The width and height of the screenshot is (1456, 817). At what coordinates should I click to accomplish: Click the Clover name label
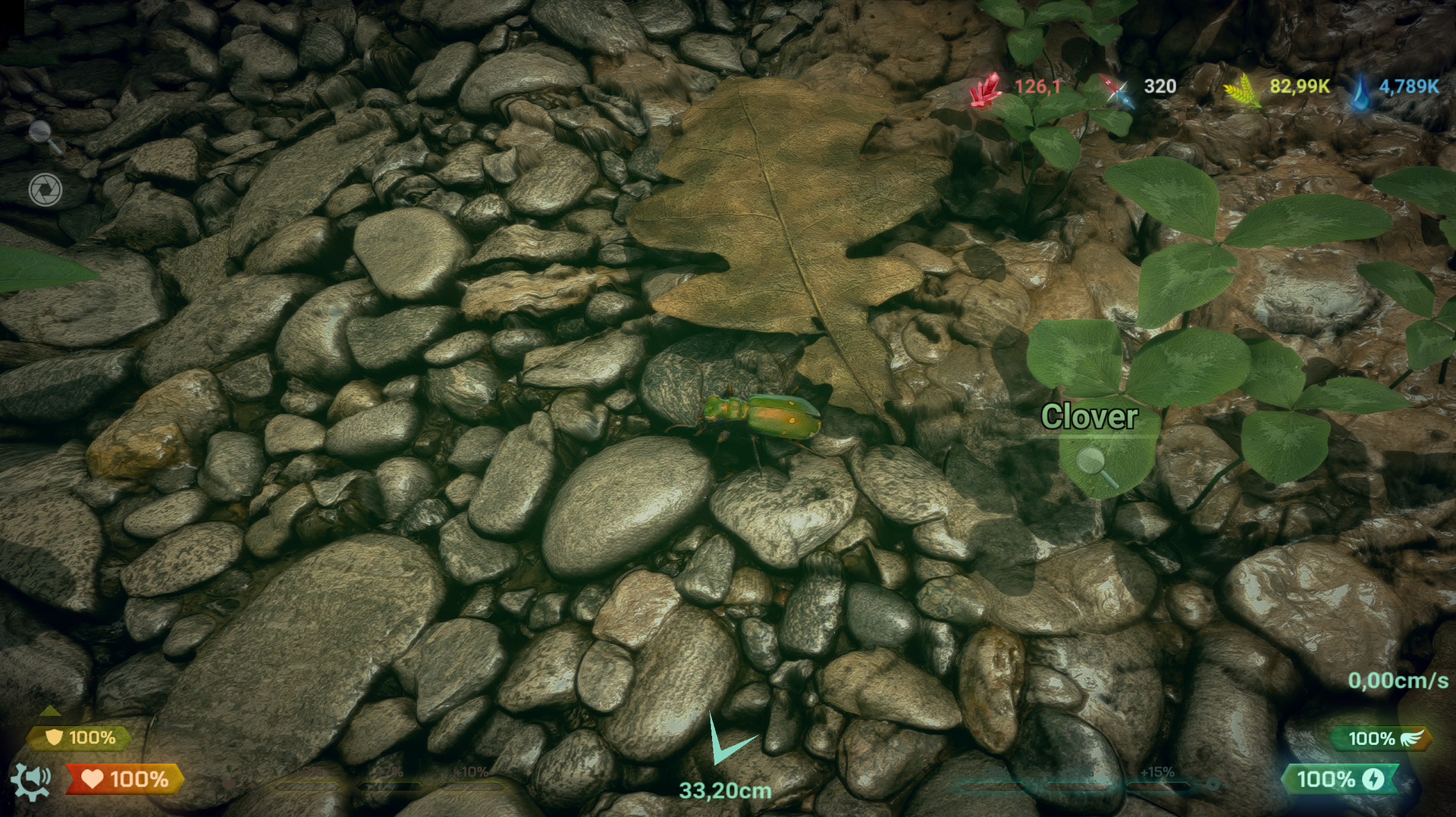click(1092, 416)
